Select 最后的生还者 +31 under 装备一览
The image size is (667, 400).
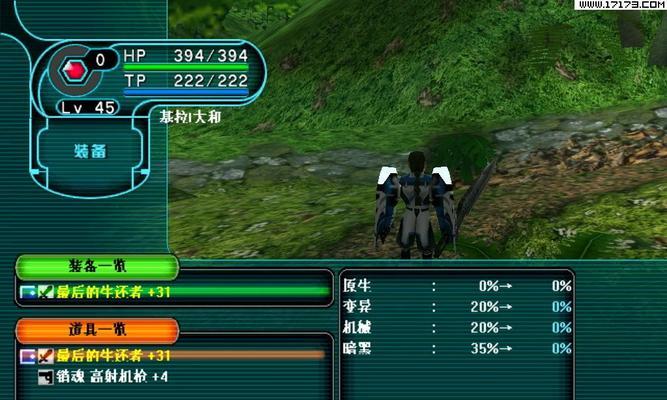click(114, 292)
